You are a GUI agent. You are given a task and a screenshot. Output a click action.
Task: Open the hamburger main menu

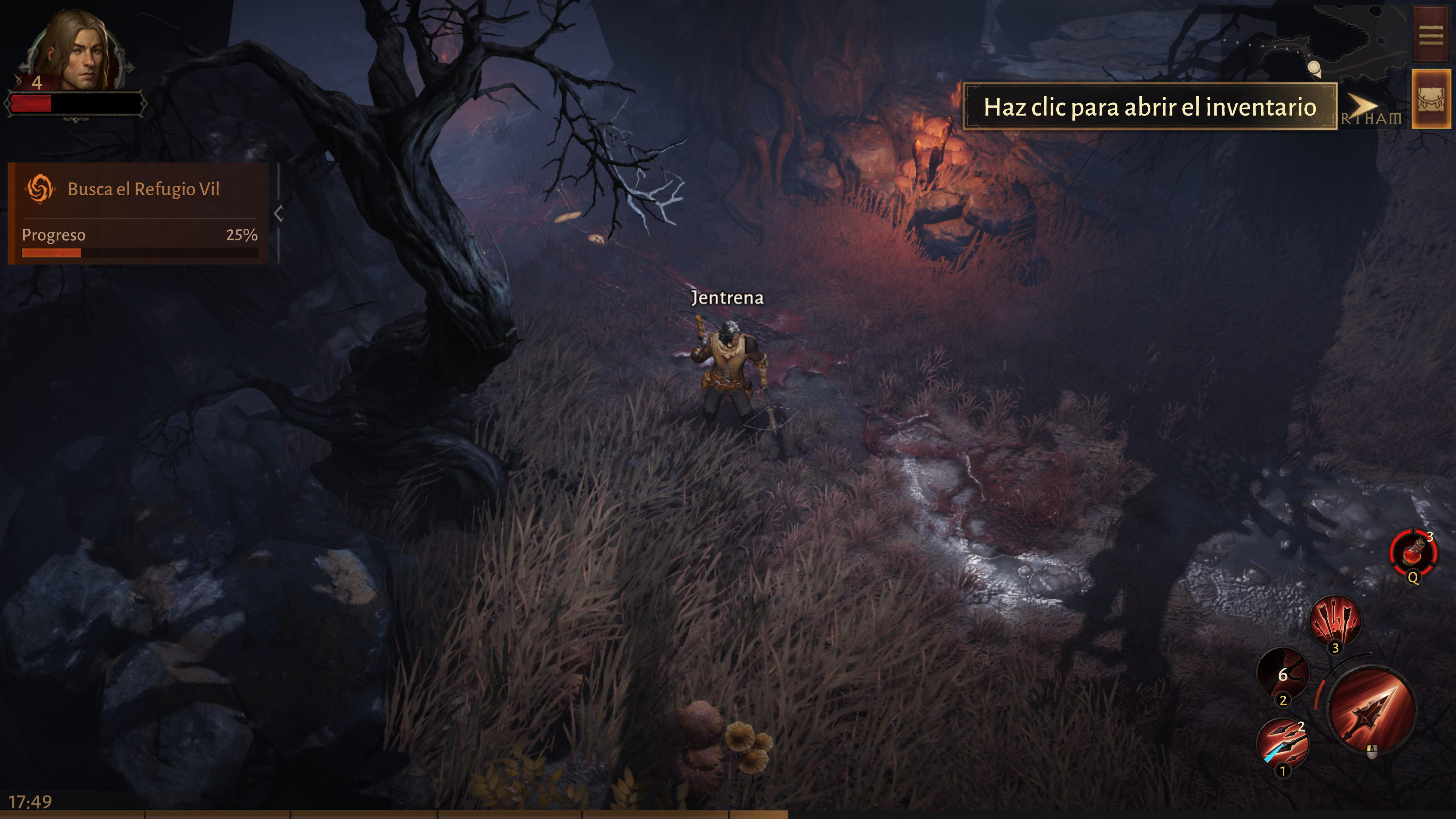coord(1431,35)
